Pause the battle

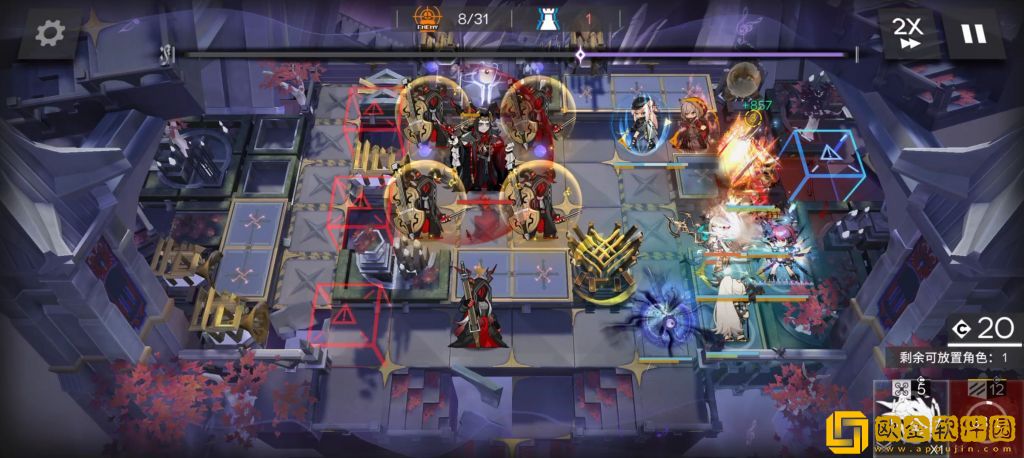[972, 33]
